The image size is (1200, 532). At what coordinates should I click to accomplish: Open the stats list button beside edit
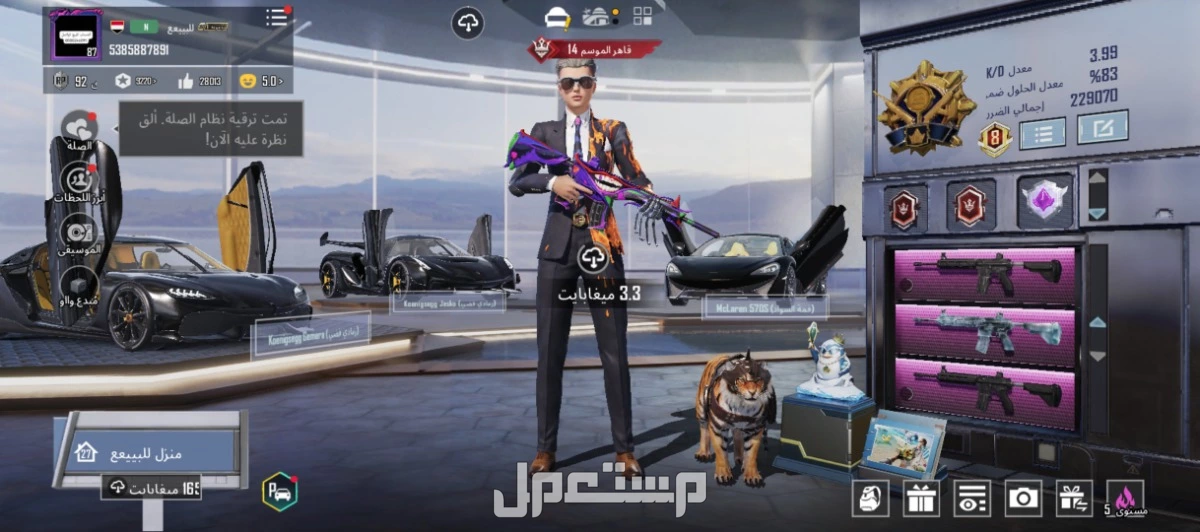coord(1042,132)
